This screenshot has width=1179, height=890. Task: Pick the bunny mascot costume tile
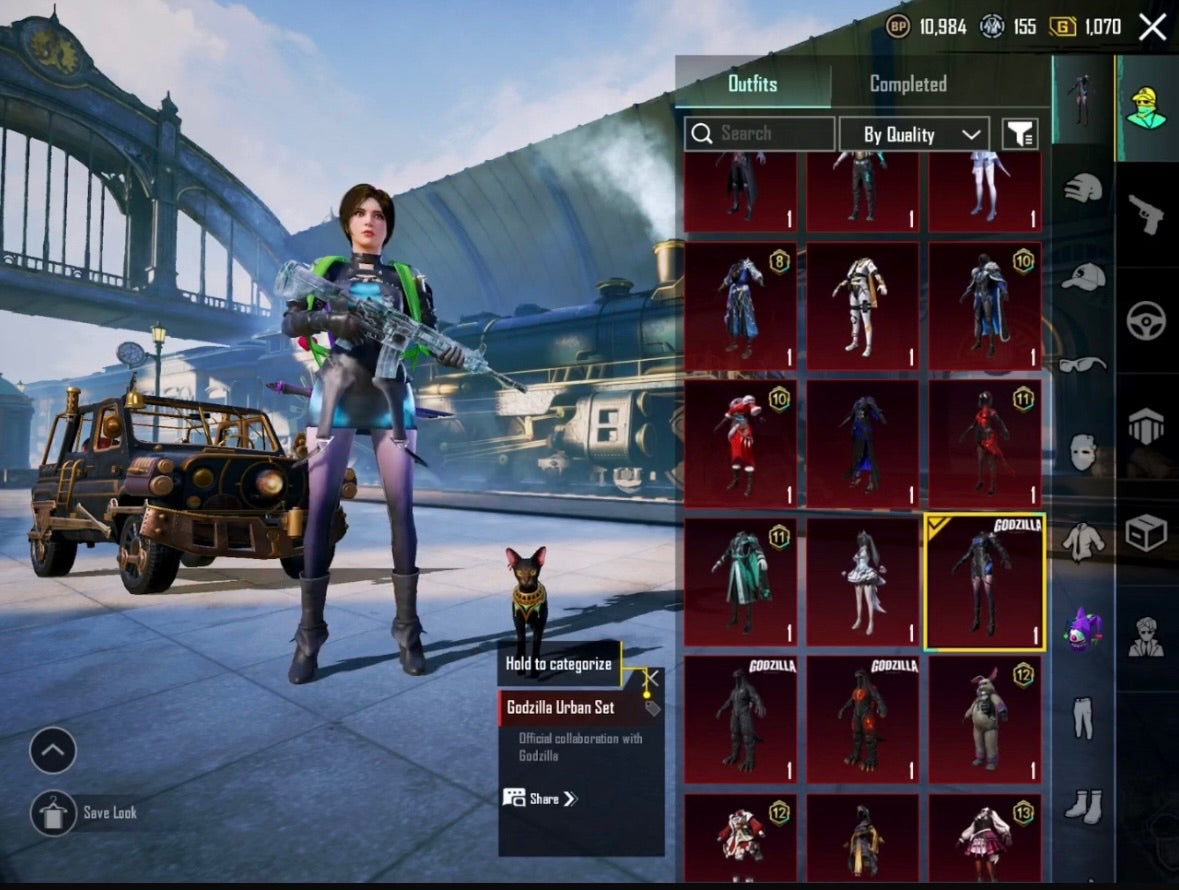984,719
